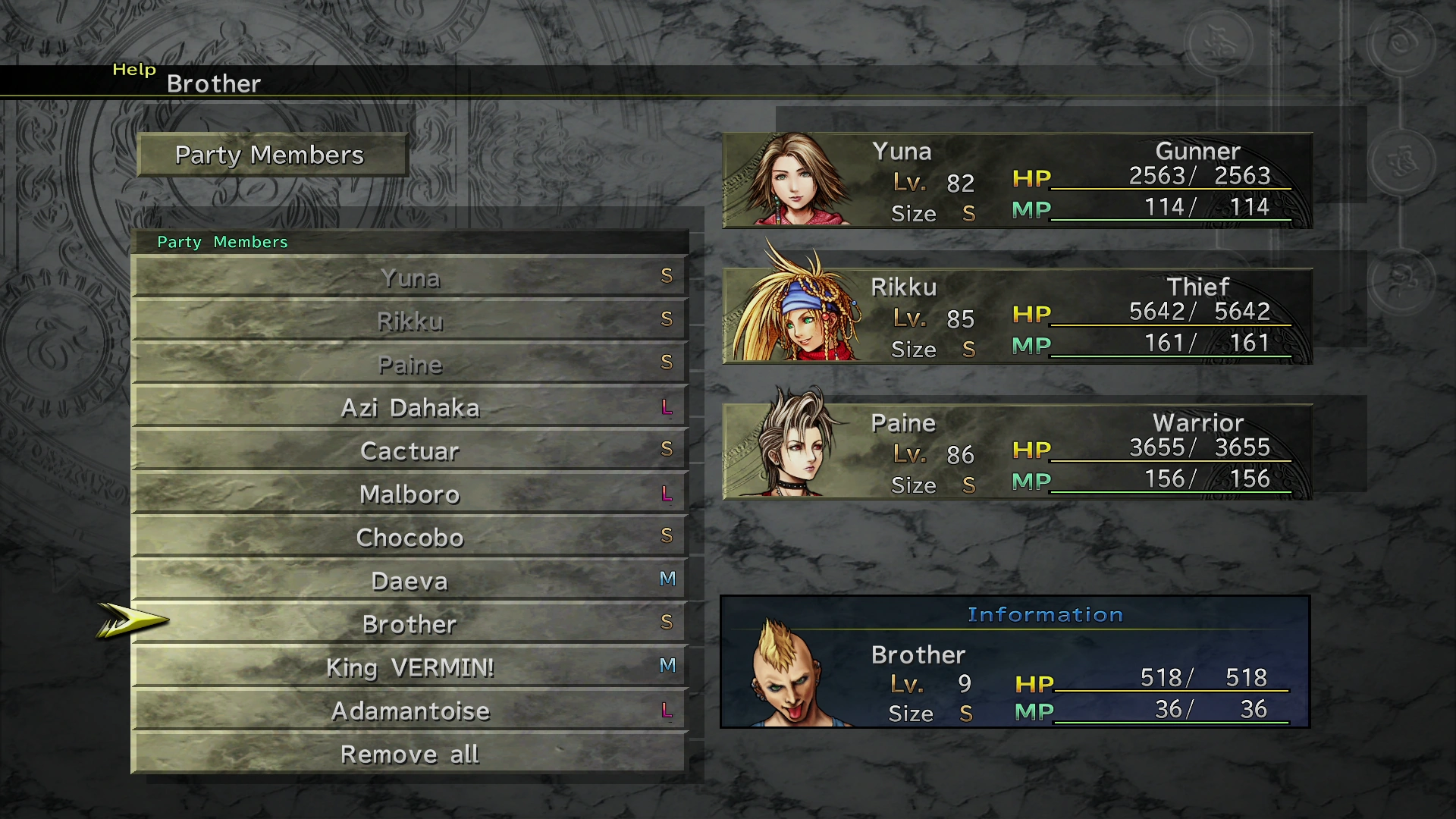Choose the Cactuar entry

pyautogui.click(x=409, y=450)
